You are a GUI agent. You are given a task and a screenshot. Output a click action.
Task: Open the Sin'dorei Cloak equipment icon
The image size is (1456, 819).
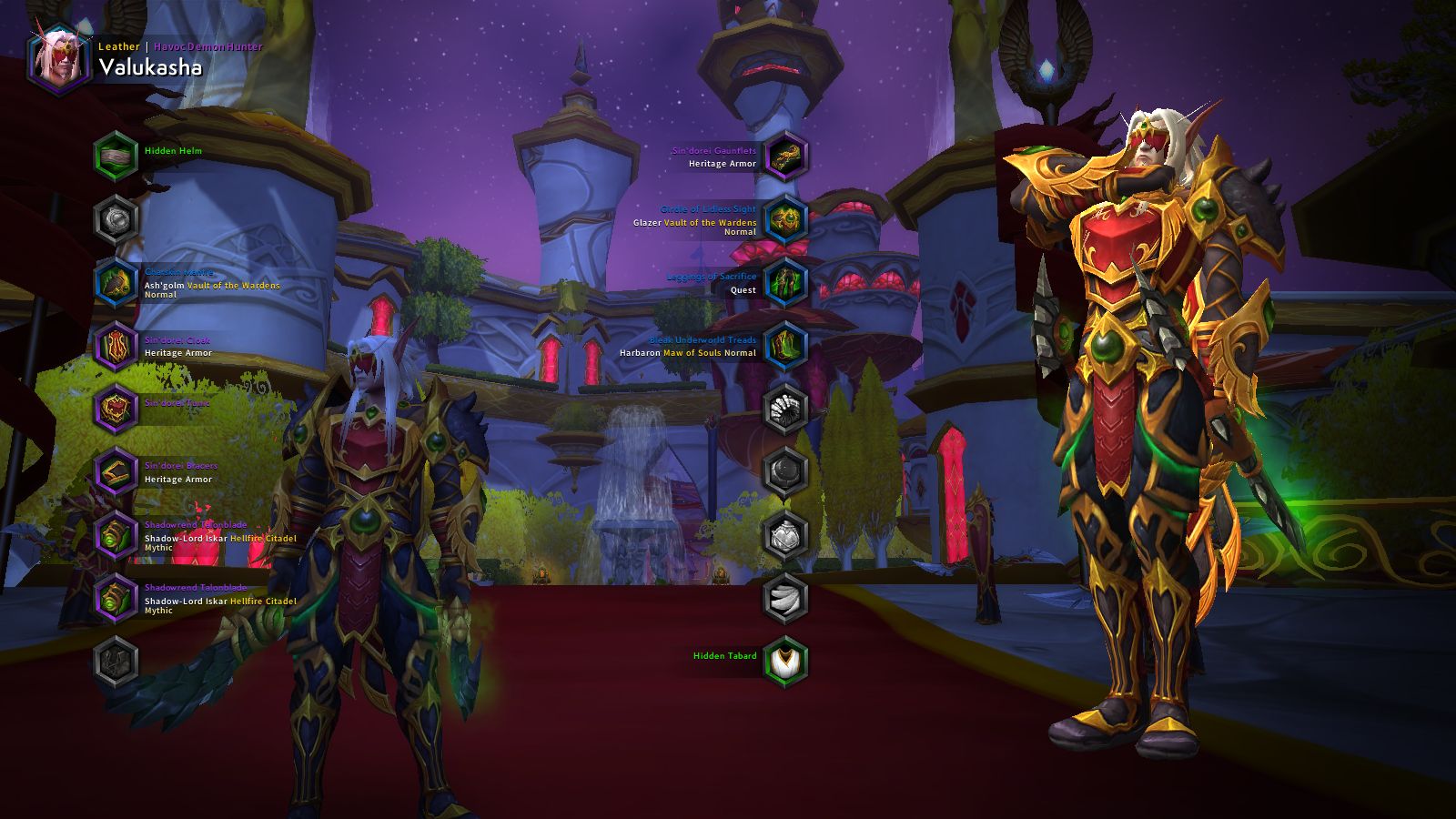(116, 345)
